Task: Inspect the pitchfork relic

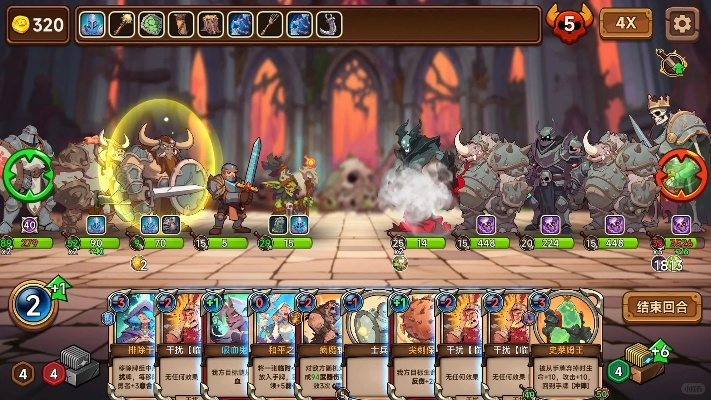Action: point(270,24)
